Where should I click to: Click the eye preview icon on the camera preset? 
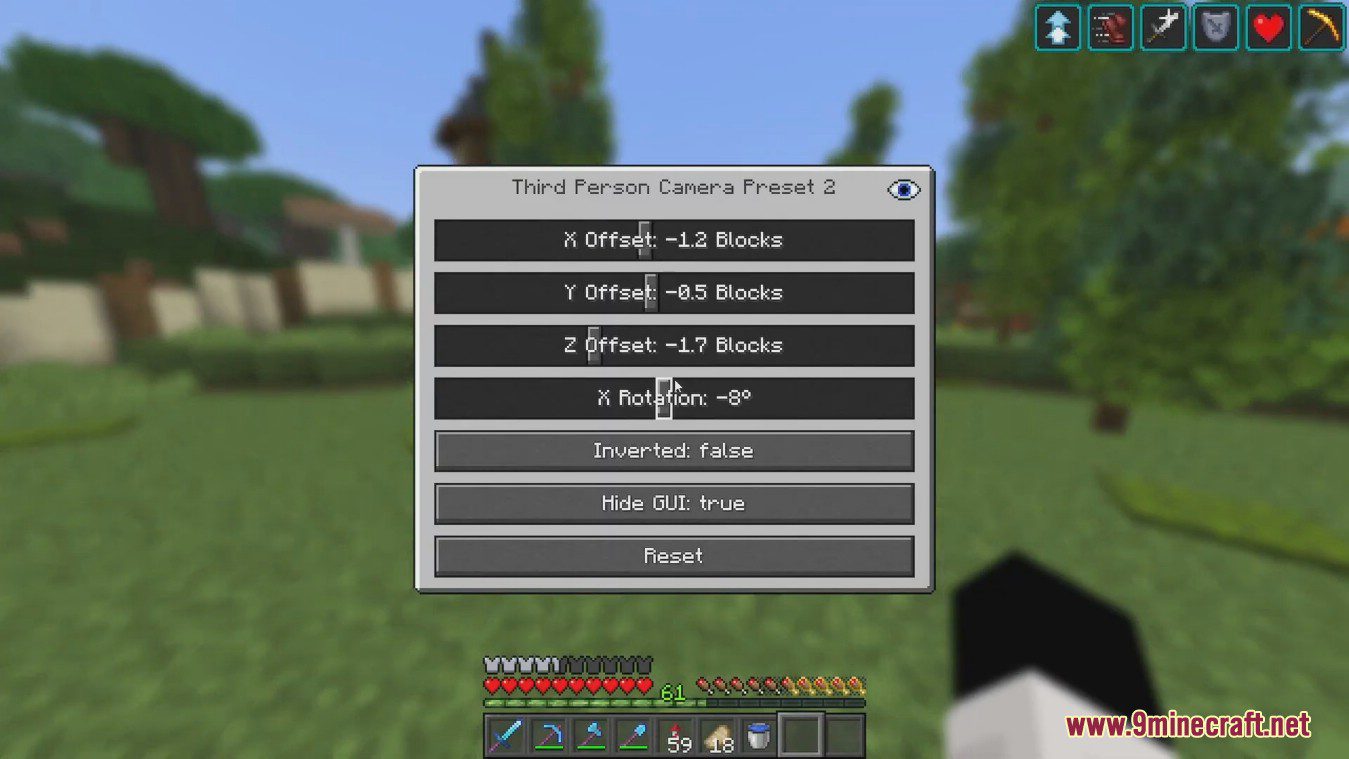tap(903, 189)
